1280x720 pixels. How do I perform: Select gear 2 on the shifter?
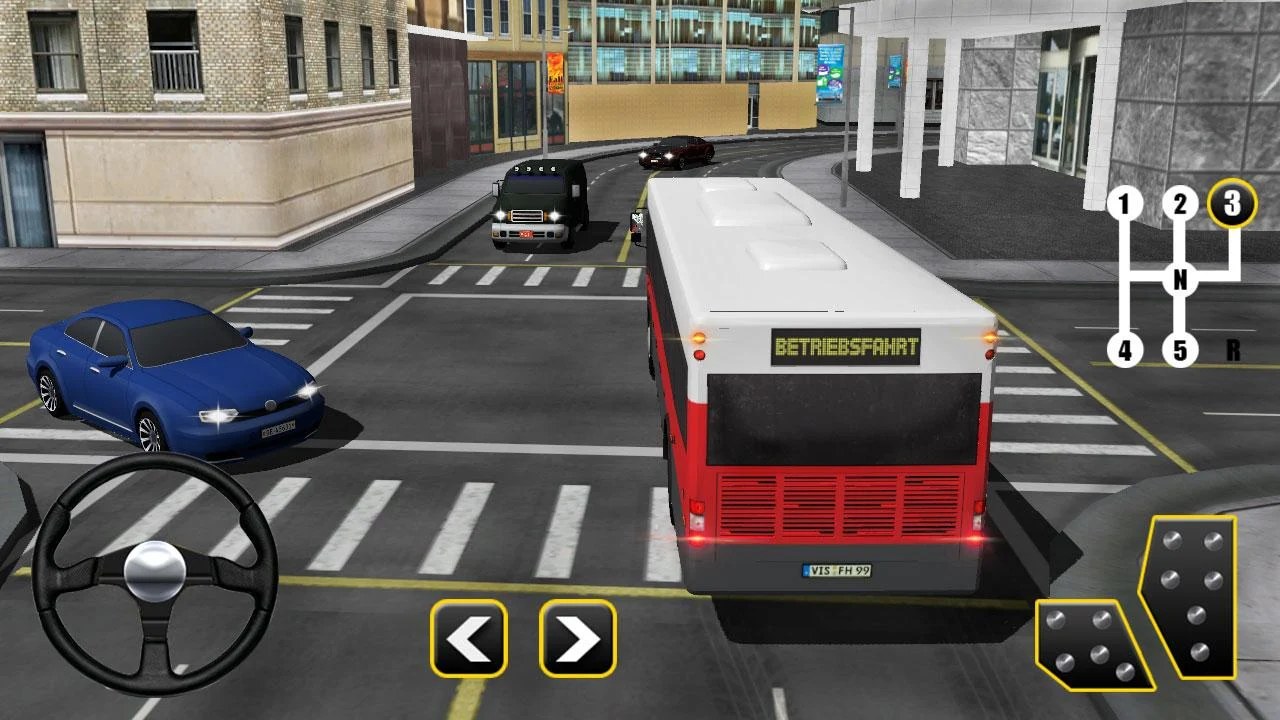(1179, 205)
